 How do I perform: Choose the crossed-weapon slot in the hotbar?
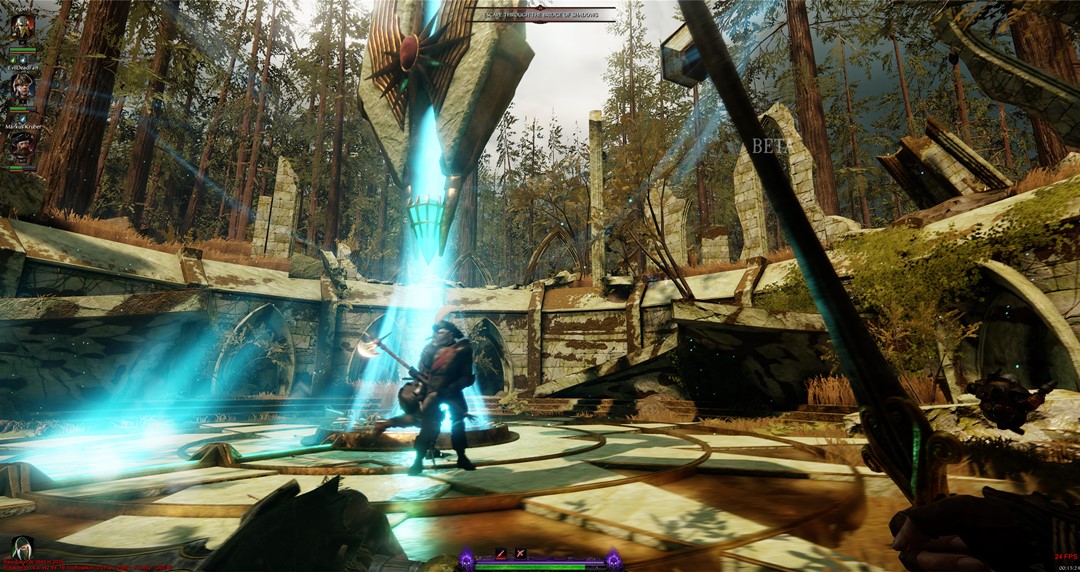point(520,553)
